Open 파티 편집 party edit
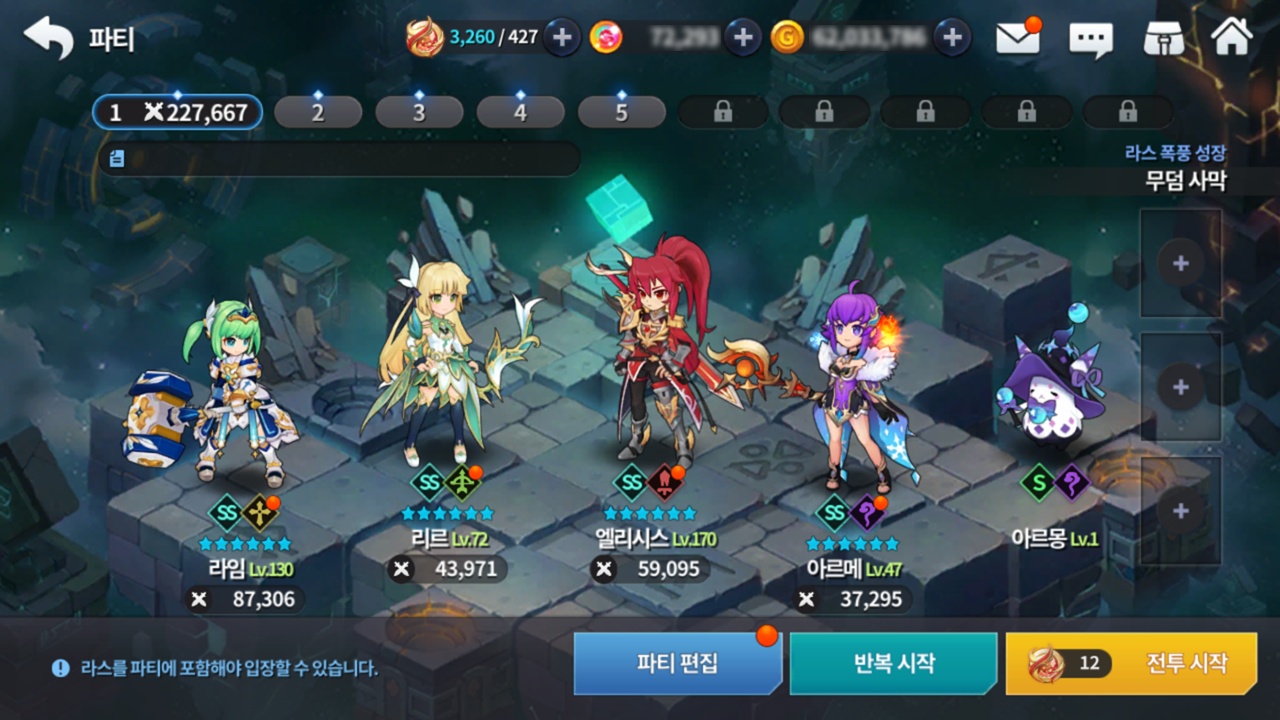1280x720 pixels. pyautogui.click(x=677, y=663)
